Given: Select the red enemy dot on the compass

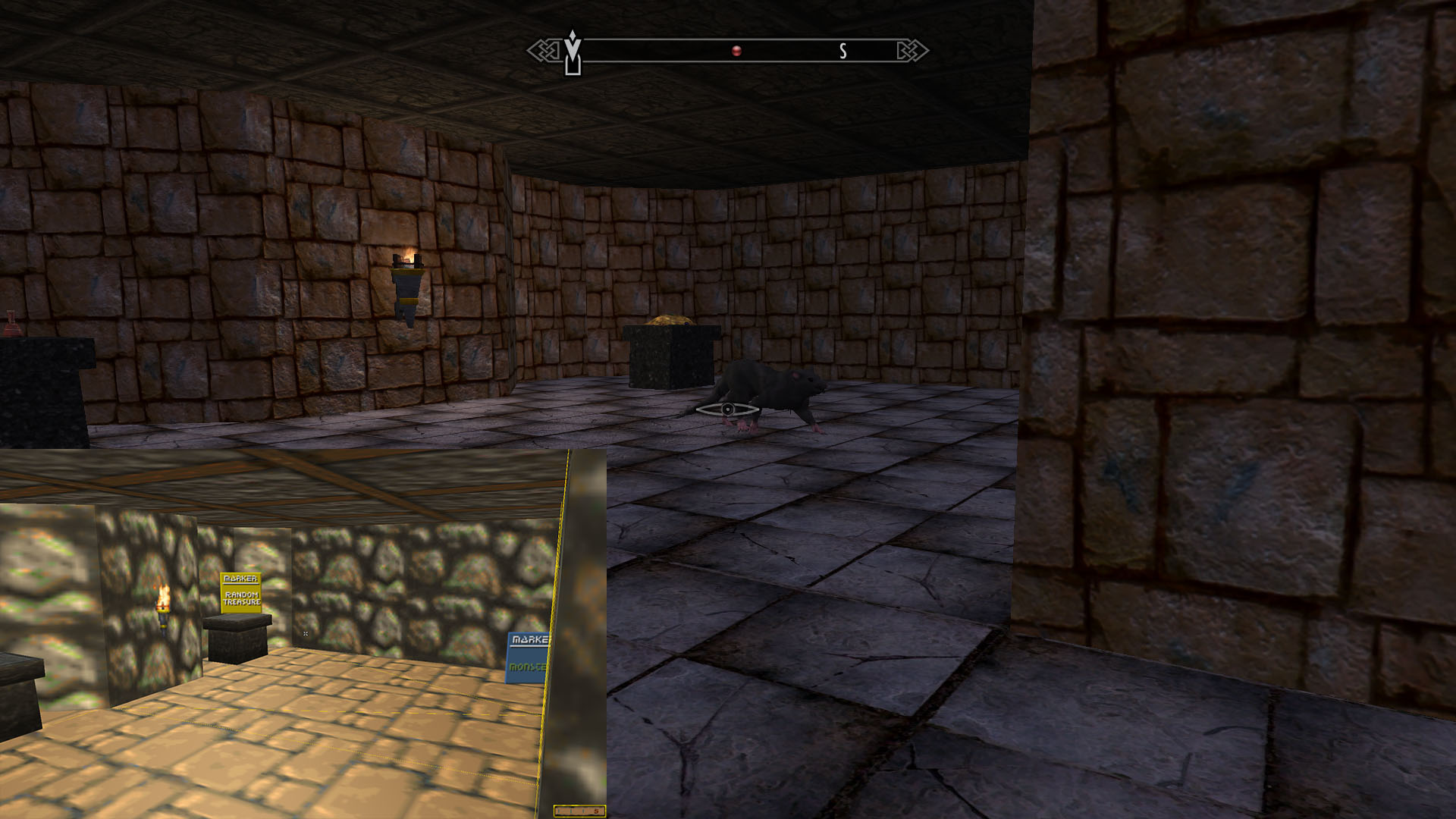Looking at the screenshot, I should [736, 50].
